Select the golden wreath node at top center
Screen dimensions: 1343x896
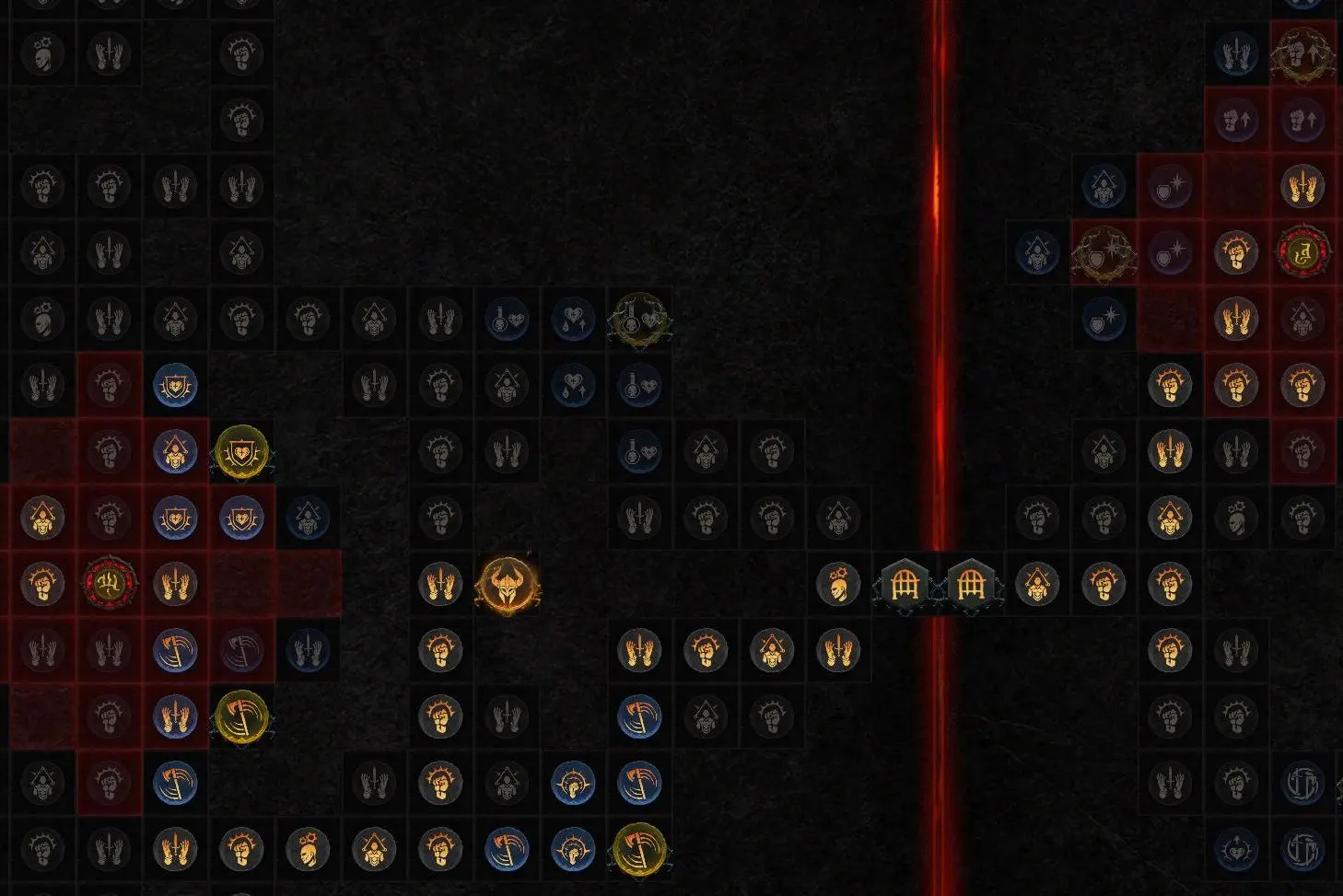pyautogui.click(x=639, y=320)
